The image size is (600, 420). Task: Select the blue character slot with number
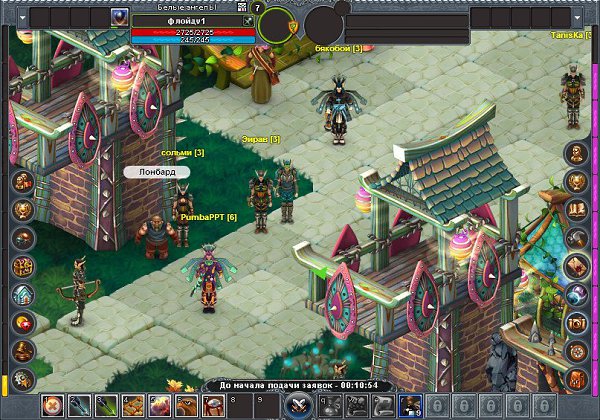point(408,405)
